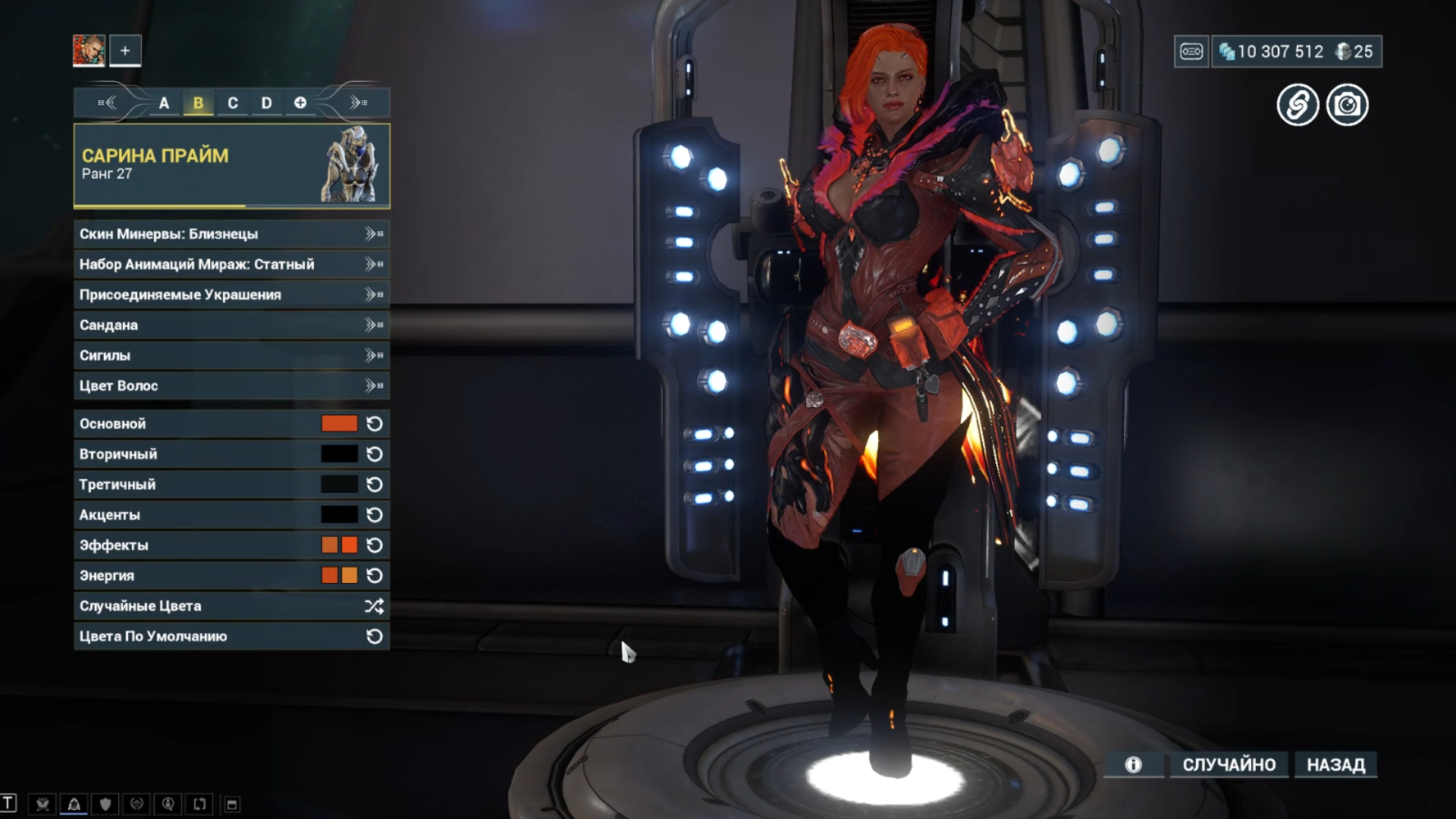Open the Сигилы menu entry
Image resolution: width=1456 pixels, height=819 pixels.
coord(231,356)
